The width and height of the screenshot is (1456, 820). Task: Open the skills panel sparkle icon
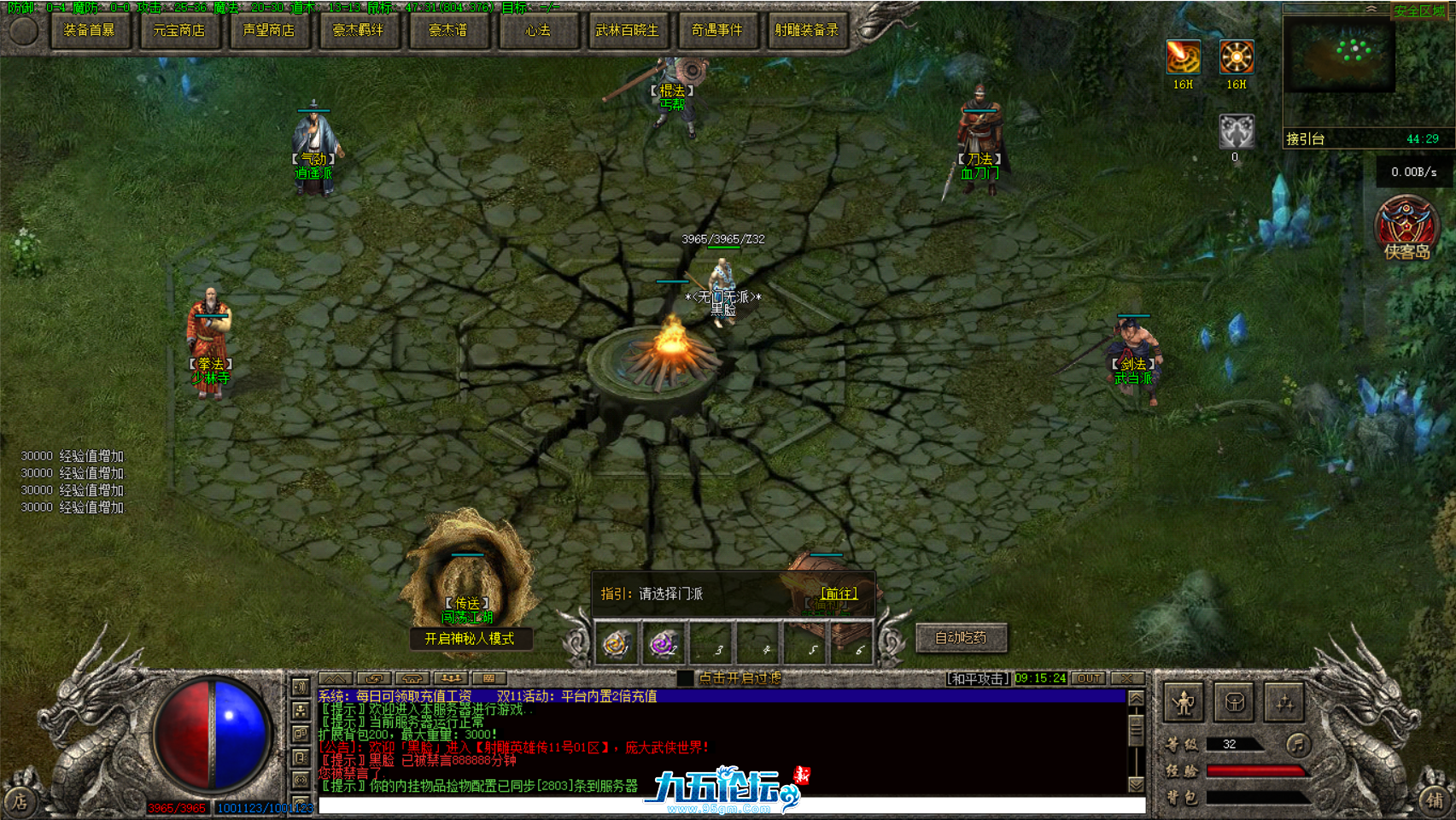(1284, 702)
